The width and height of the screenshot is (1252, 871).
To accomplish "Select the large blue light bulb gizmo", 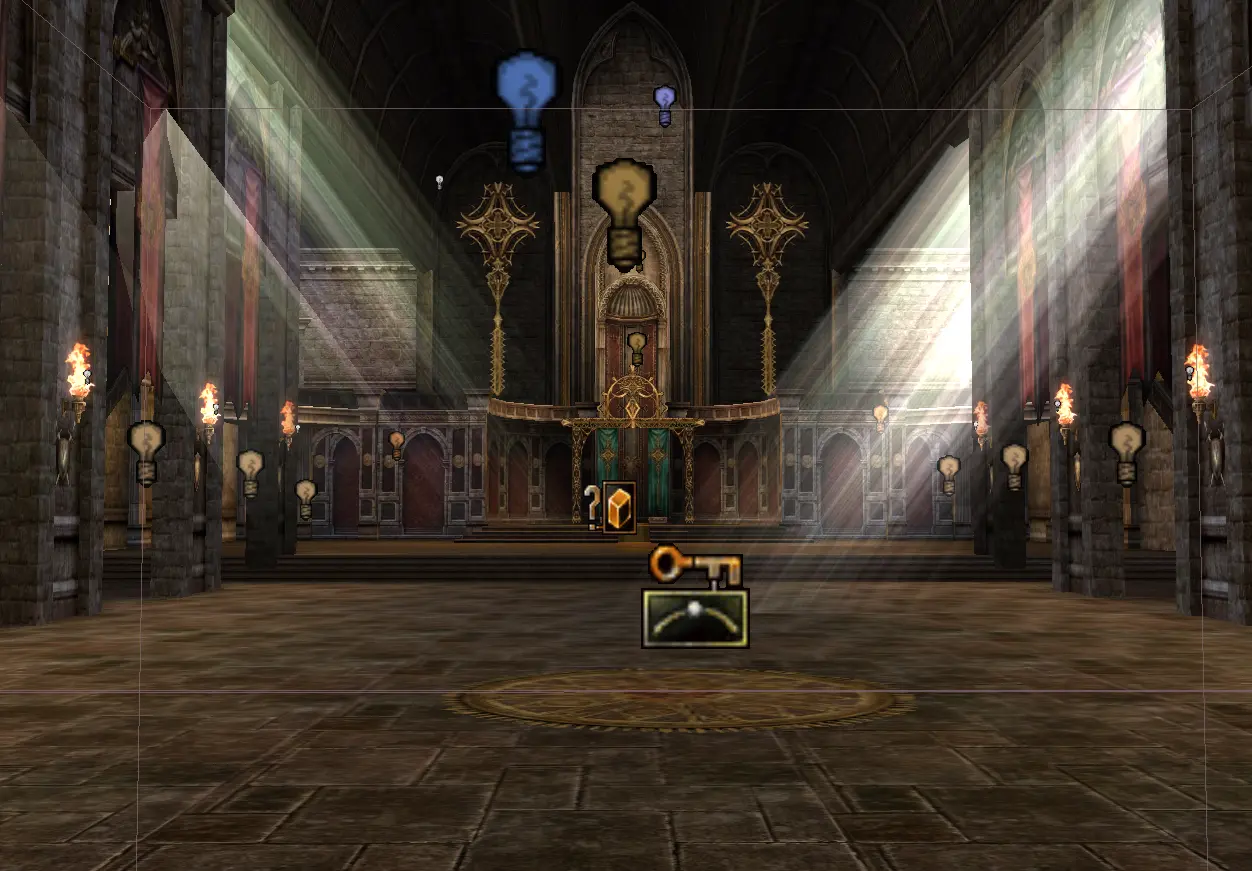I will coord(525,110).
